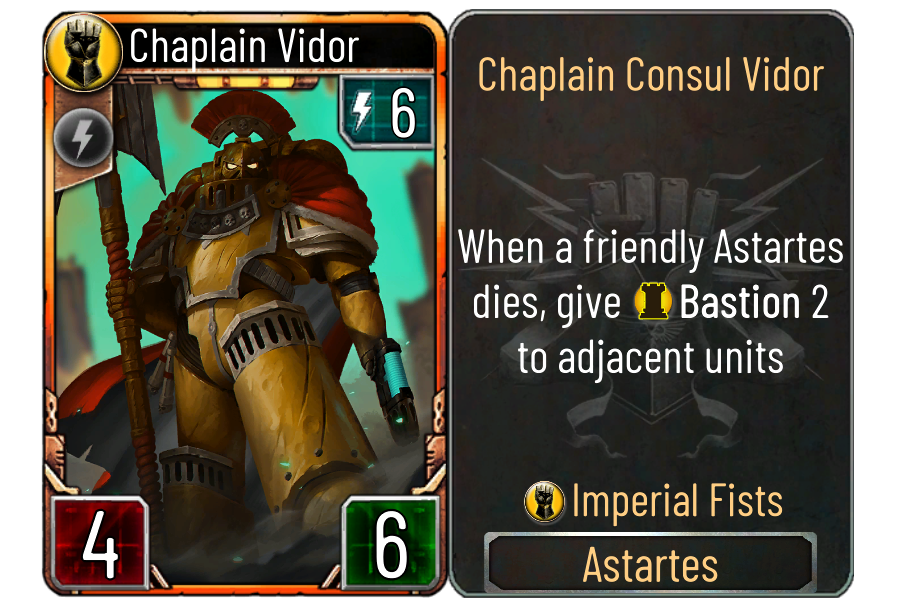Open the Imperial Fists faction label
The width and height of the screenshot is (900, 600).
coord(676,500)
